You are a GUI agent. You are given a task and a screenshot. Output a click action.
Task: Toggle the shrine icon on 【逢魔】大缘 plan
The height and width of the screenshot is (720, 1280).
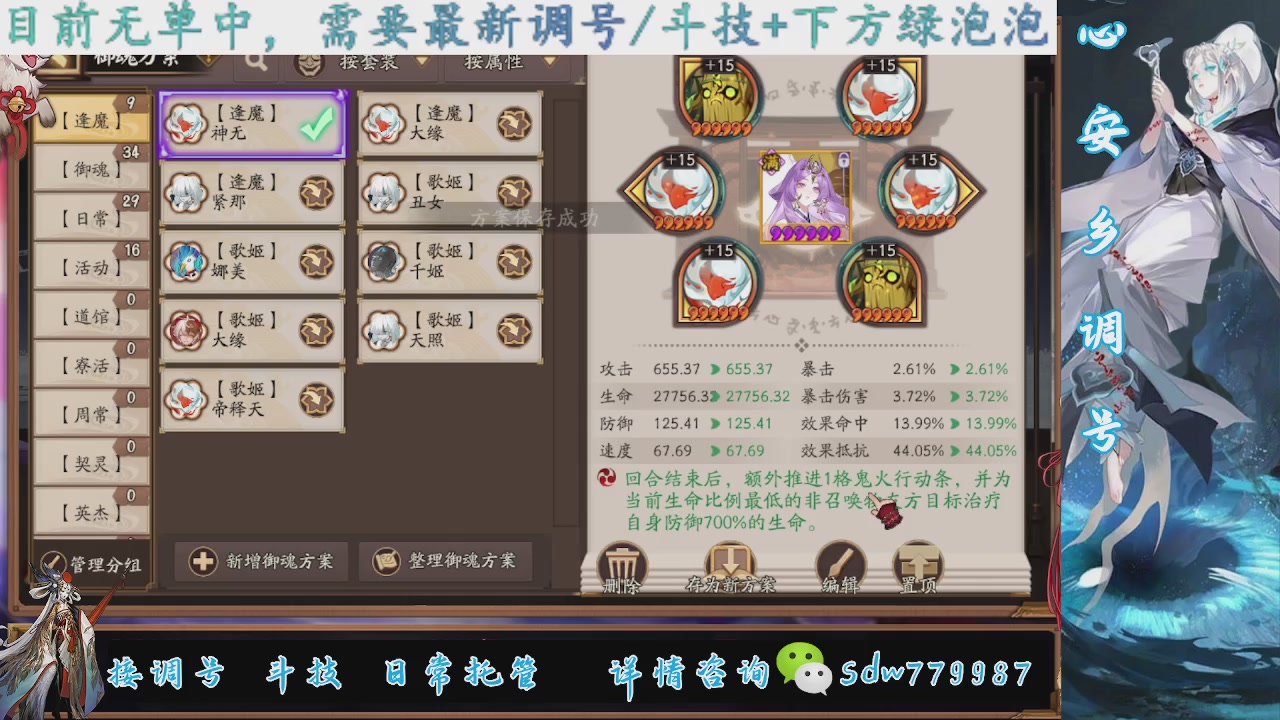coord(513,123)
